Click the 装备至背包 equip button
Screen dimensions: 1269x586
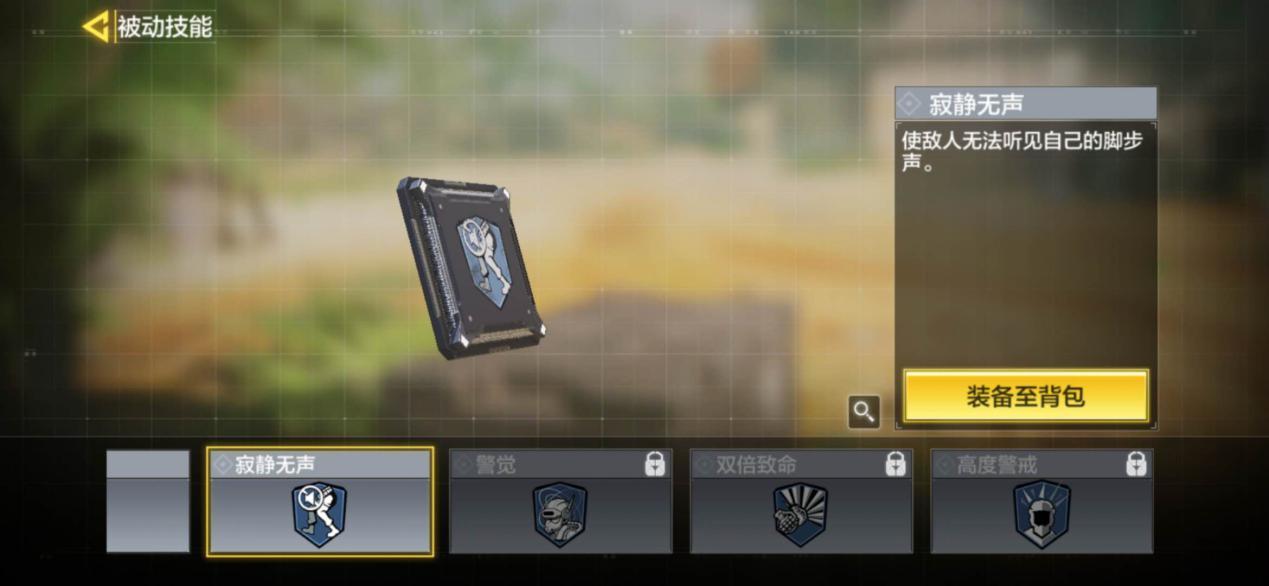click(x=1026, y=396)
